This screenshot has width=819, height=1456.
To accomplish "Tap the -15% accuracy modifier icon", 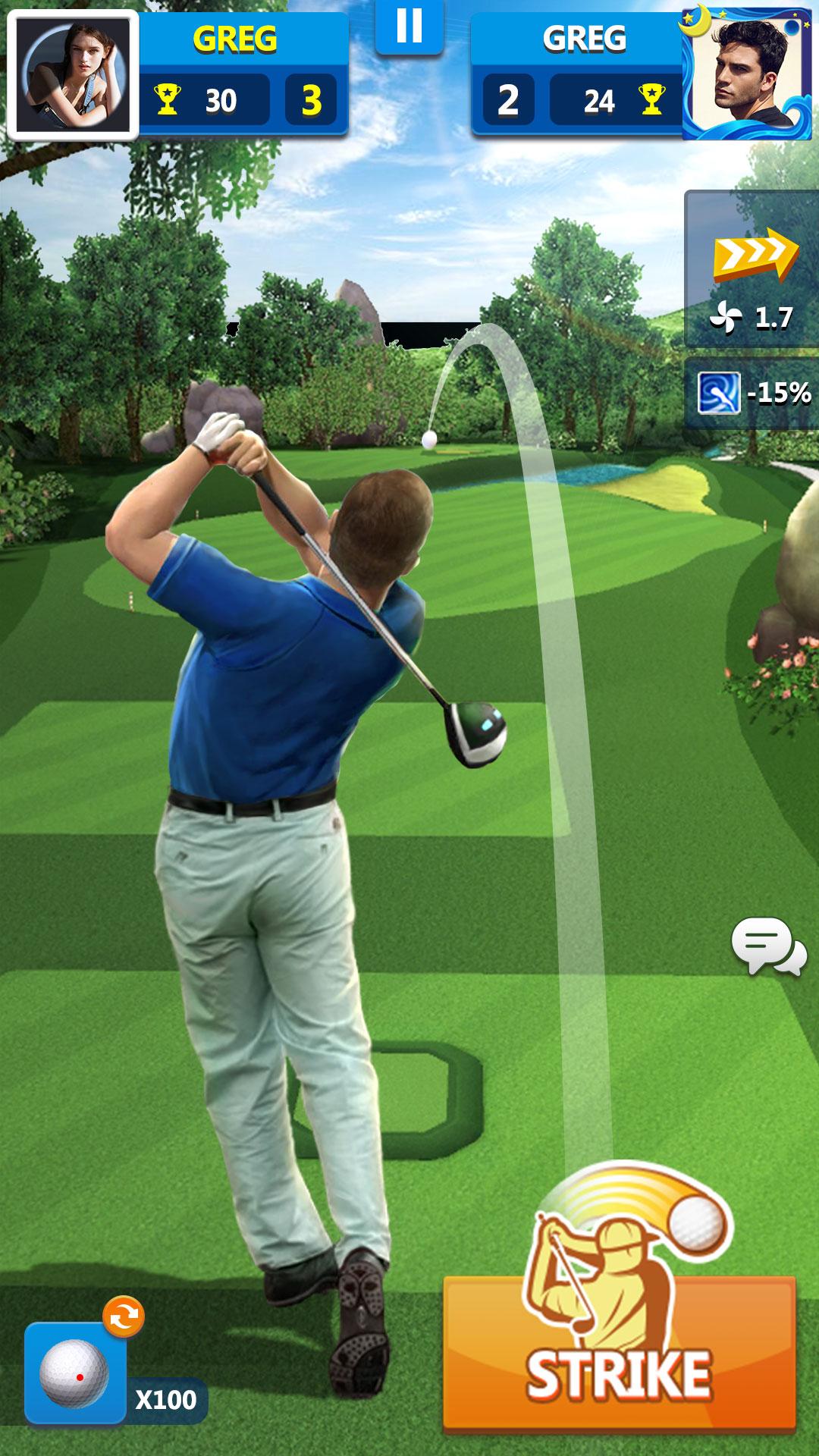I will pos(718,393).
